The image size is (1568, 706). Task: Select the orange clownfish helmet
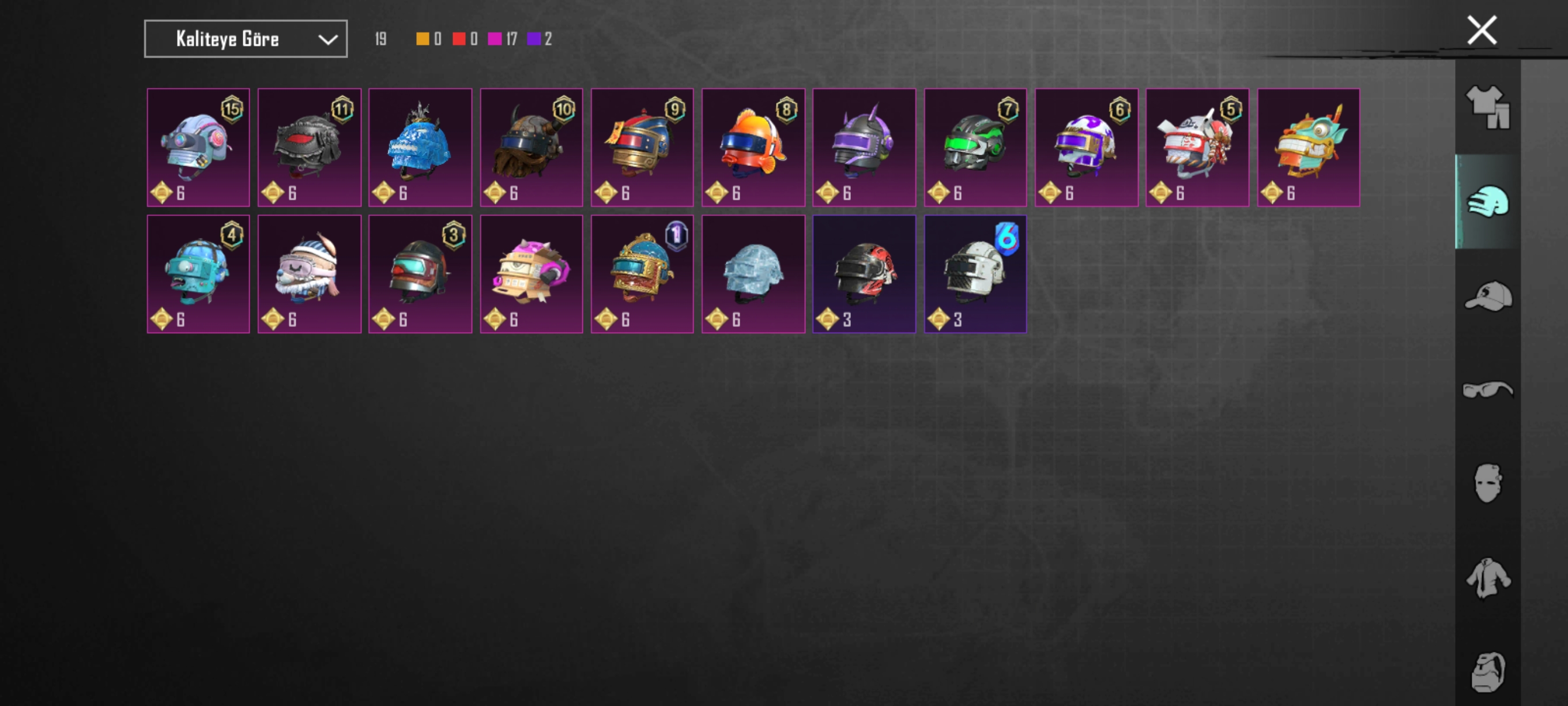tap(753, 148)
